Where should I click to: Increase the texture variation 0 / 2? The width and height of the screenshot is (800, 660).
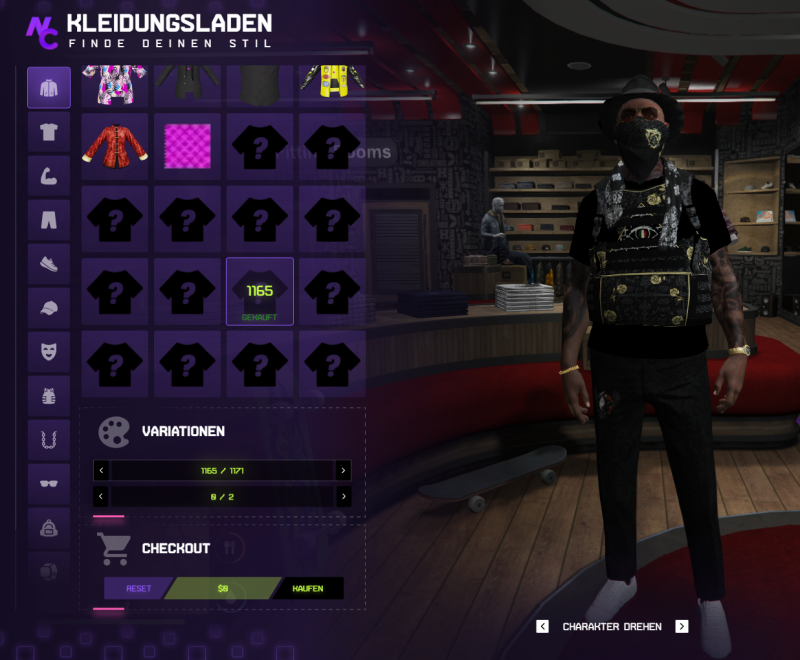click(x=343, y=496)
